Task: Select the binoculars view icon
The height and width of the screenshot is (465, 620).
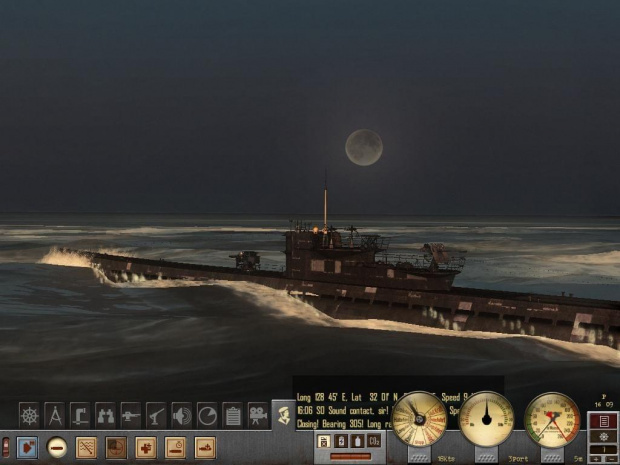Action: [x=105, y=415]
